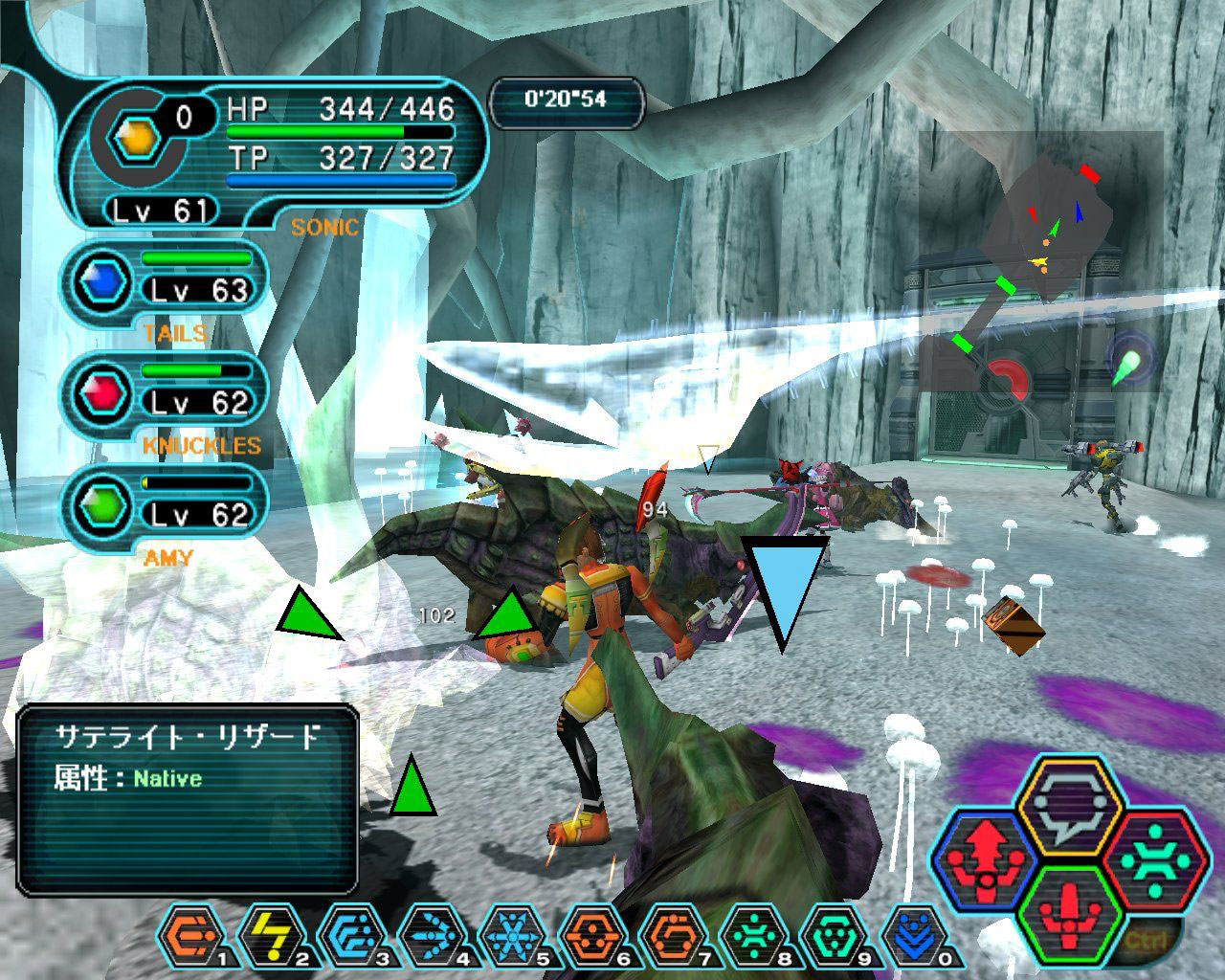Select party member KNUCKLES panel

pos(165,396)
